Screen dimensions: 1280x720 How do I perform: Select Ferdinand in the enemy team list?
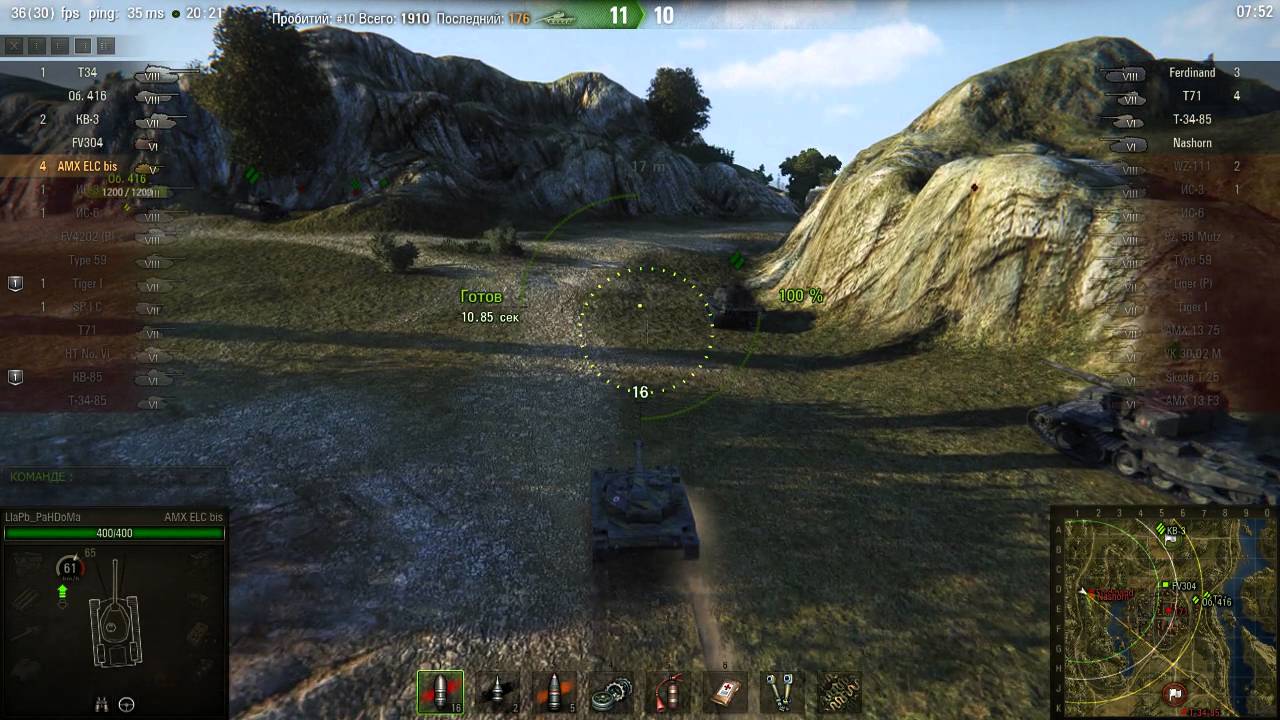(x=1191, y=73)
